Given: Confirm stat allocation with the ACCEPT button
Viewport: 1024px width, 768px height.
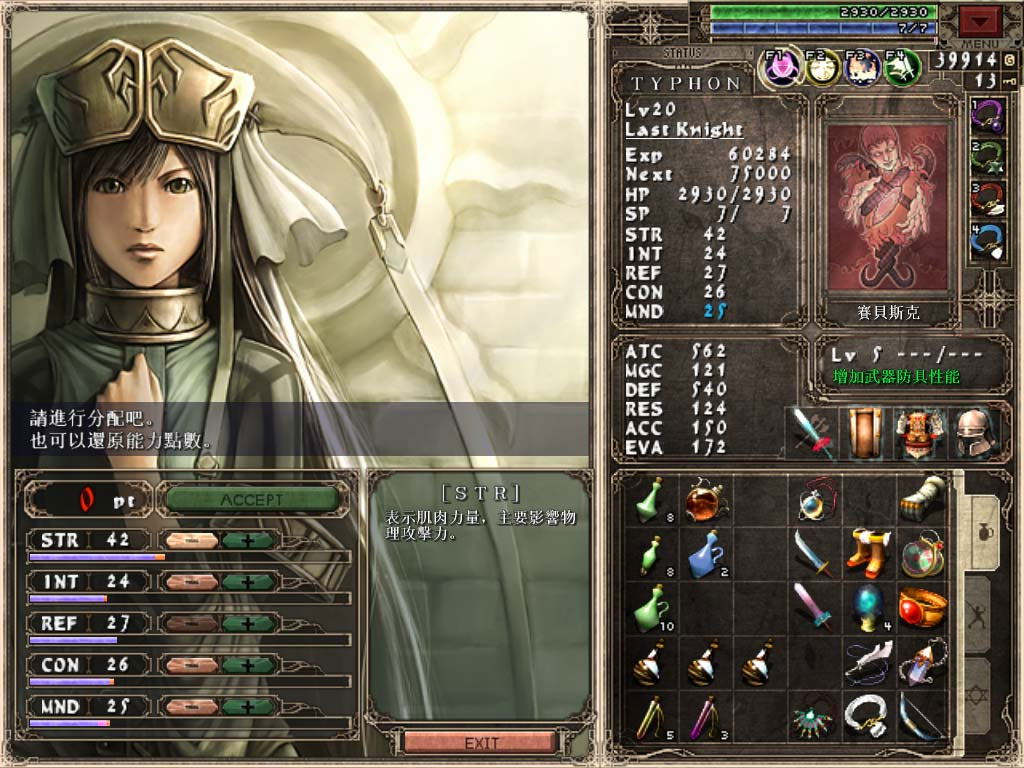Looking at the screenshot, I should pos(252,499).
